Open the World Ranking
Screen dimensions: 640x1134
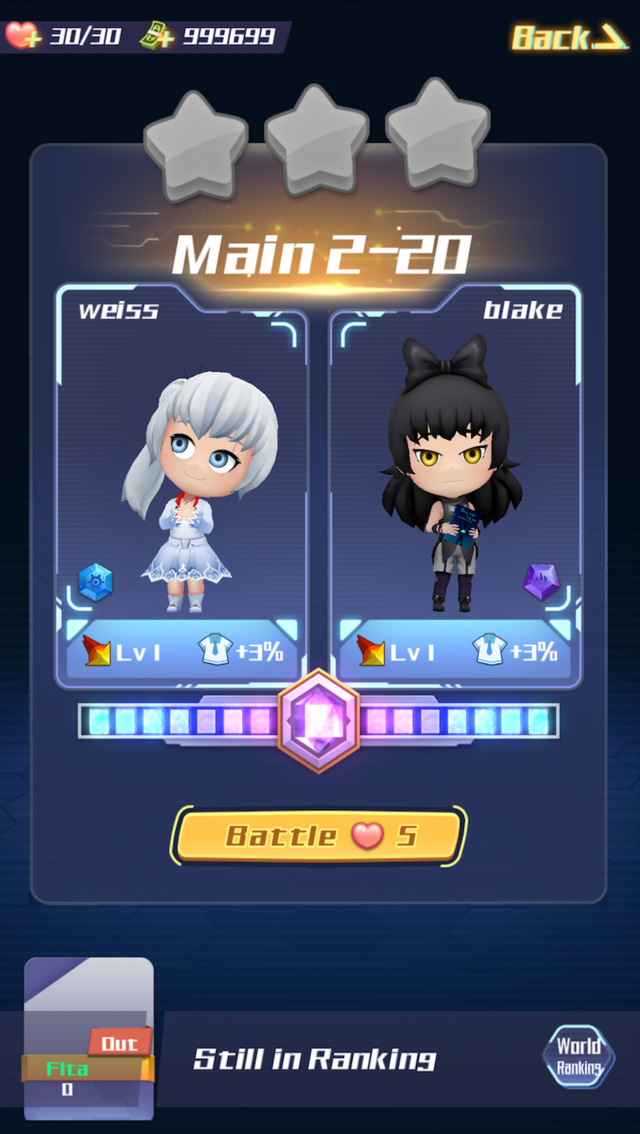[x=579, y=1058]
